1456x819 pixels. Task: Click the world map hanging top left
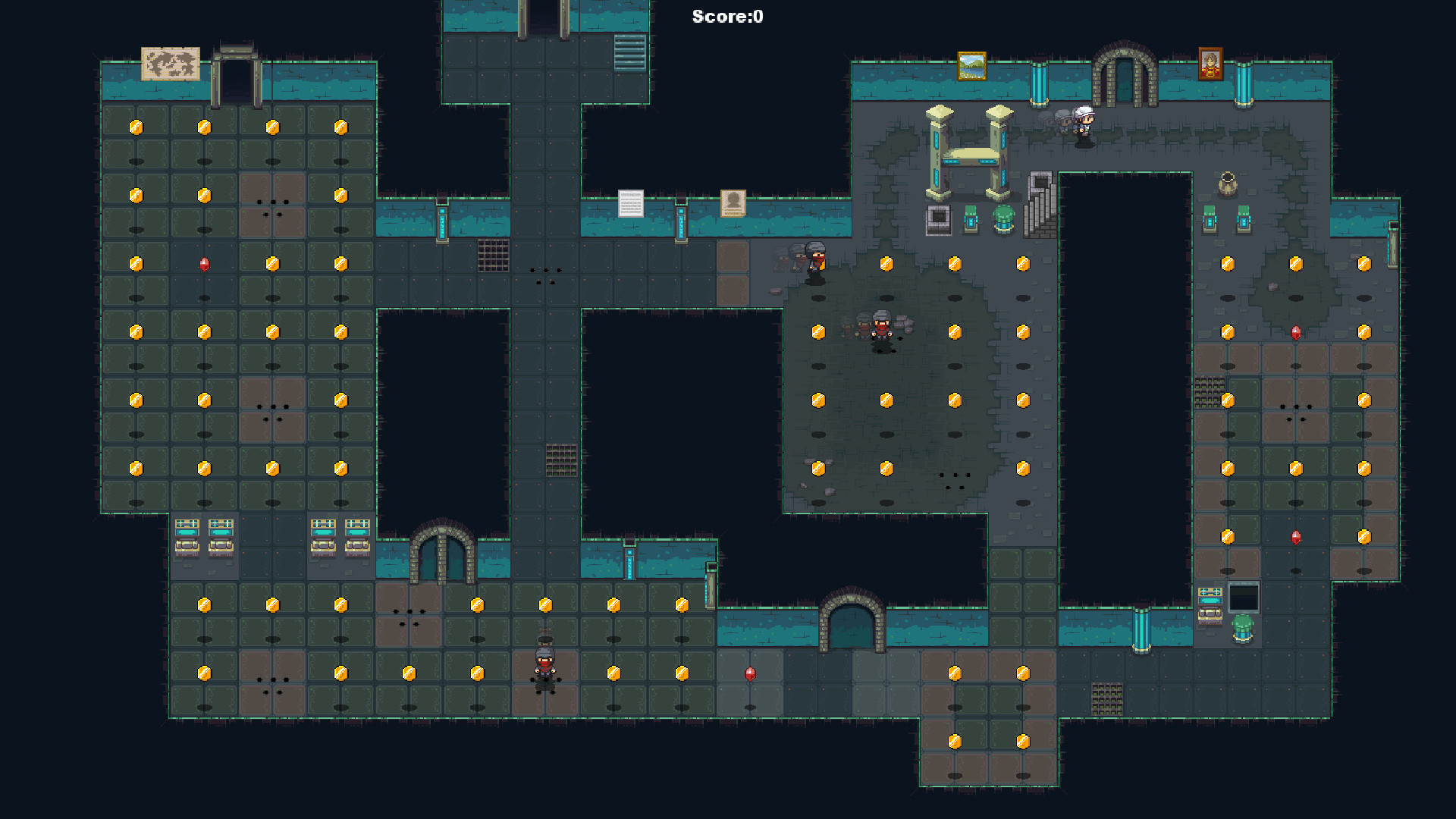pos(171,64)
